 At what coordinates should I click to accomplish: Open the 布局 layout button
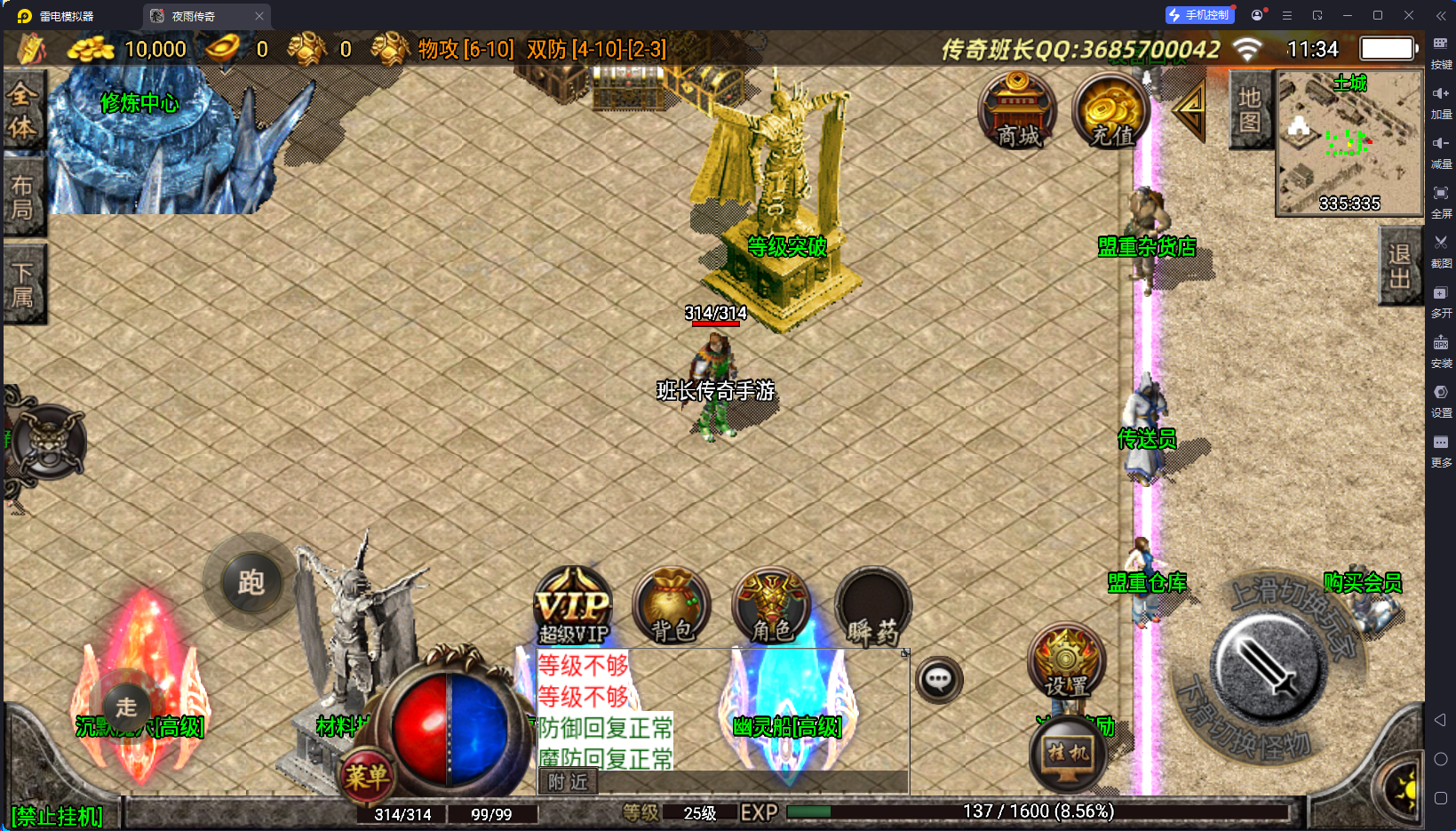coord(22,197)
